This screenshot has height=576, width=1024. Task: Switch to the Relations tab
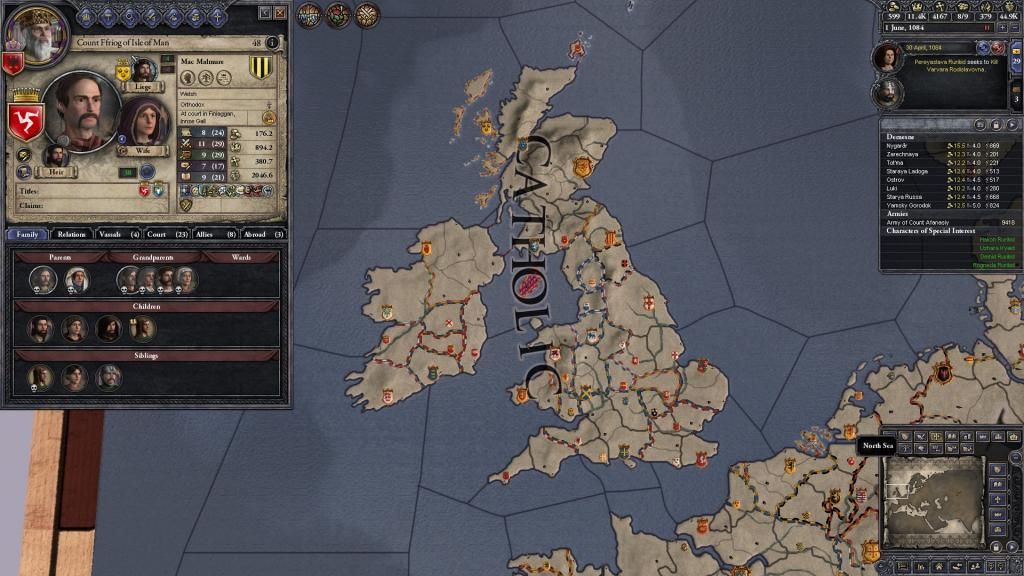pyautogui.click(x=71, y=234)
